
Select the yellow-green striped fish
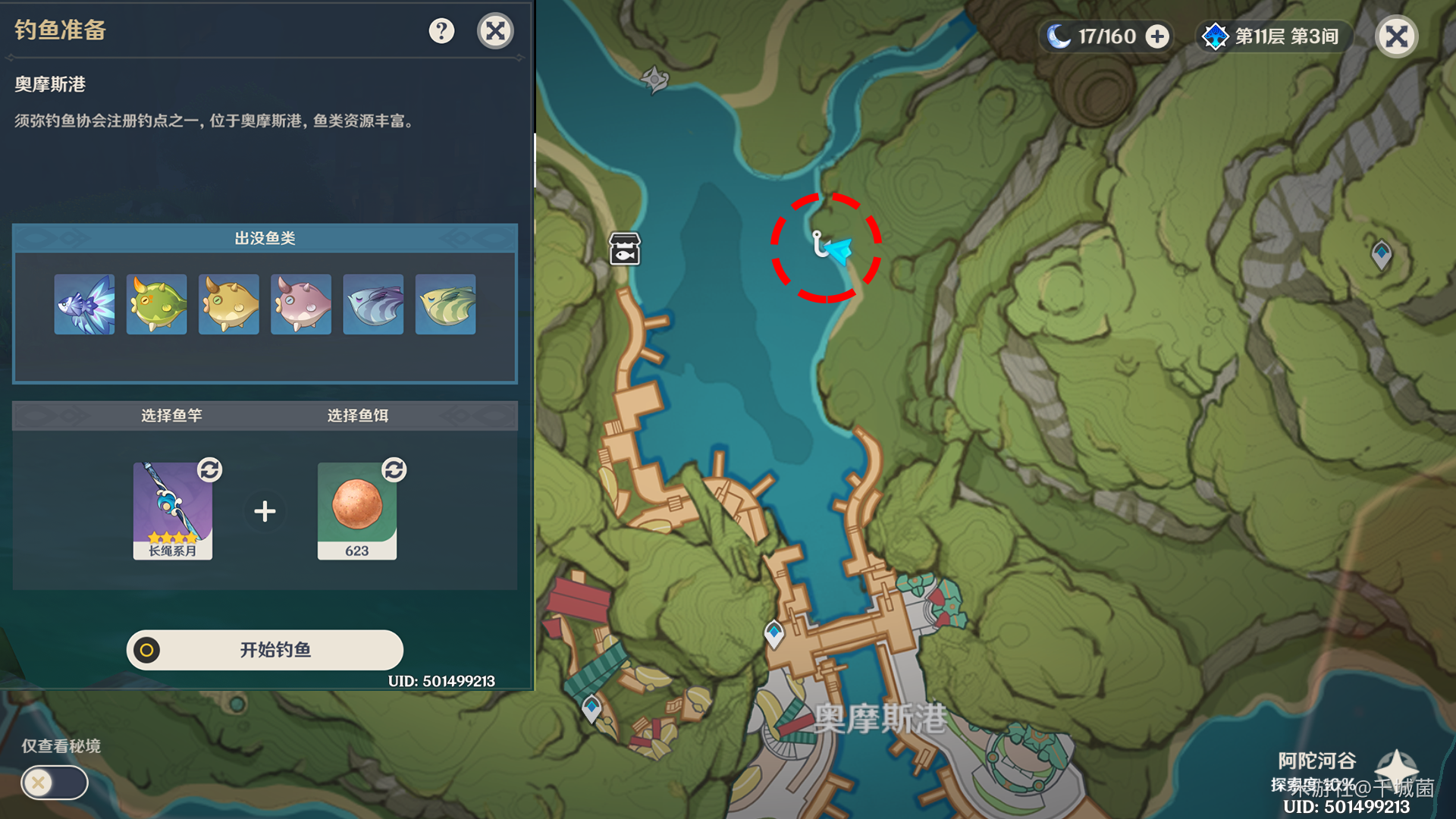pos(446,305)
